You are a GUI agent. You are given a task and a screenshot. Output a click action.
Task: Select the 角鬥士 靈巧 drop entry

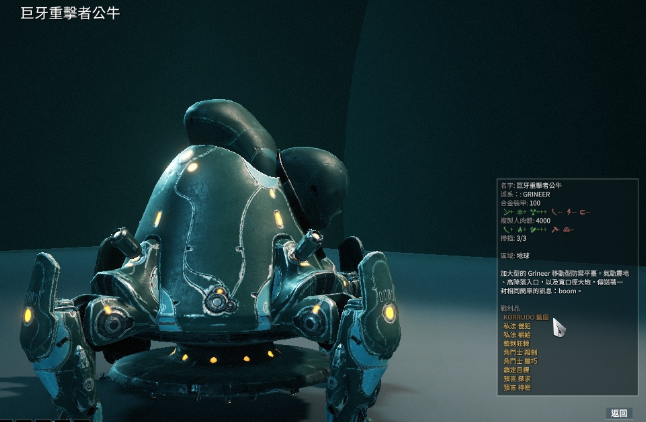(520, 361)
